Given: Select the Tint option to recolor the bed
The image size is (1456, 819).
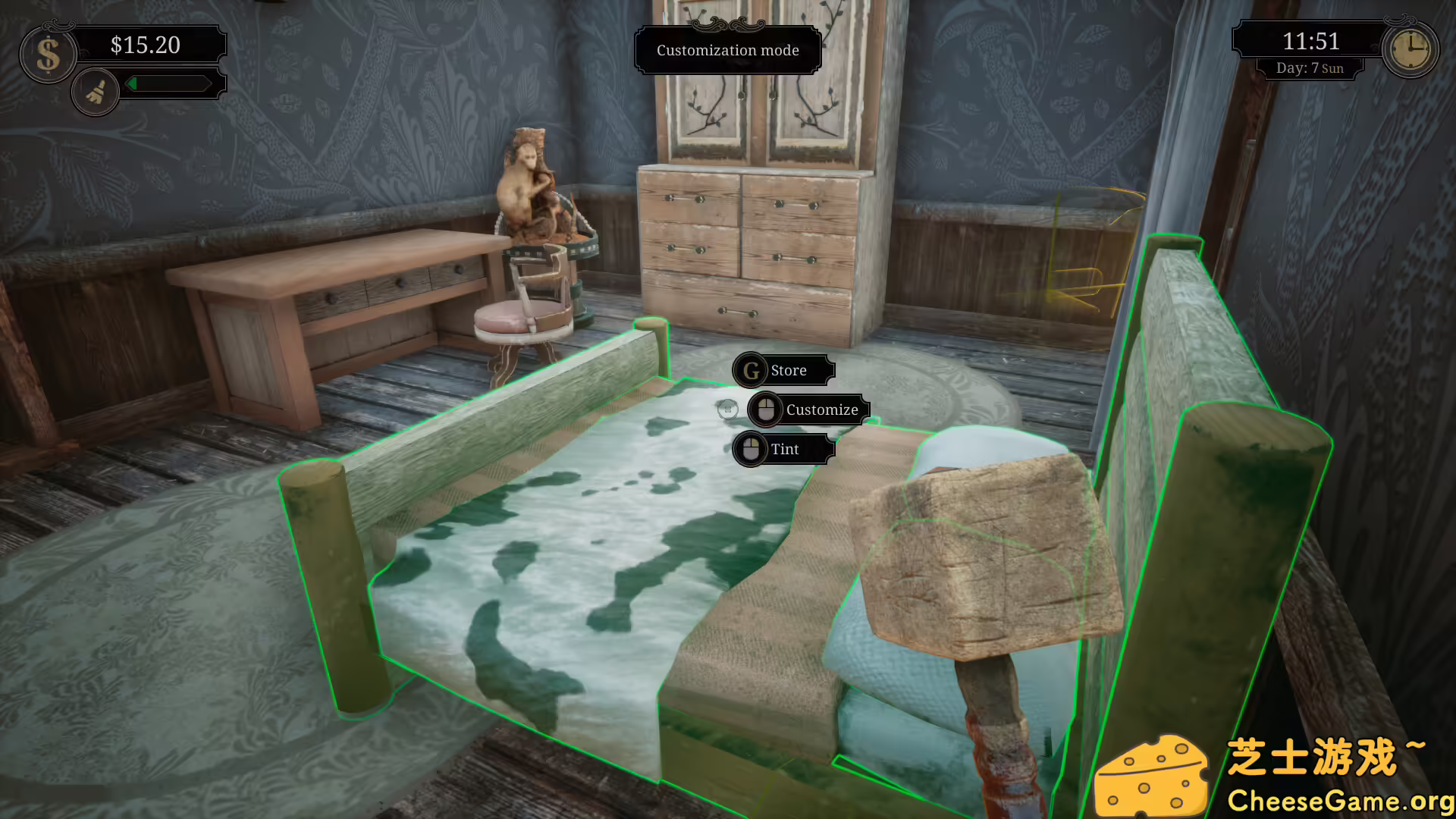Looking at the screenshot, I should coord(785,449).
